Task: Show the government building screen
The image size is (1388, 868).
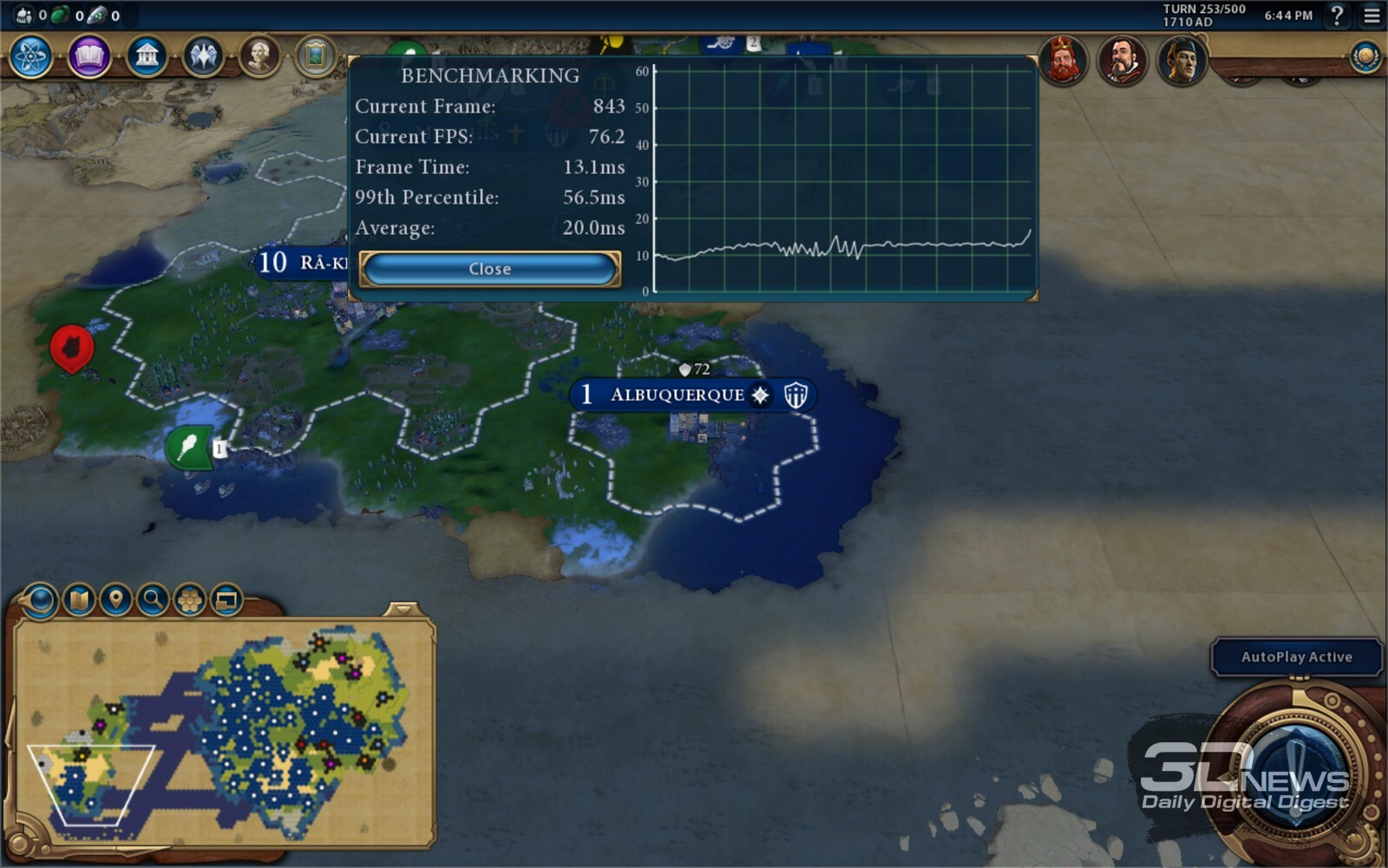Action: pyautogui.click(x=147, y=57)
